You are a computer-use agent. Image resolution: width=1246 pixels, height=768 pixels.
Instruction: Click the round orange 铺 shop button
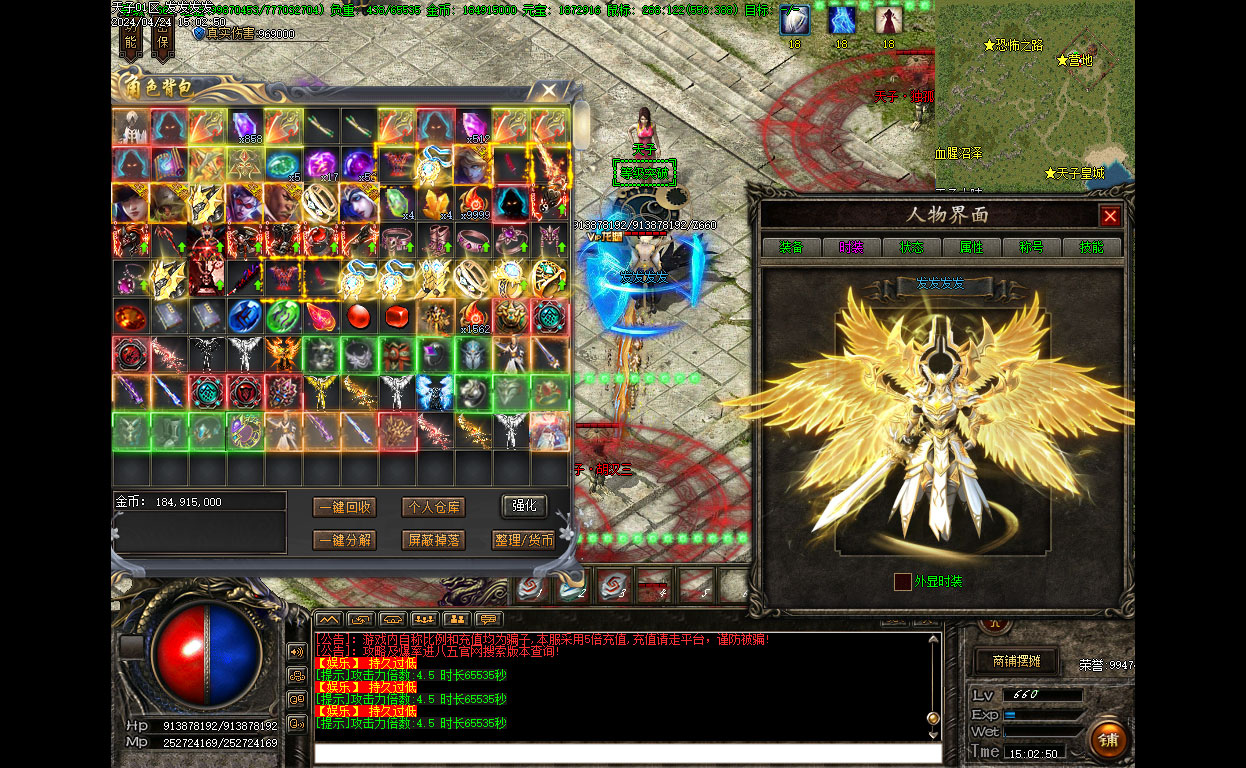tap(1108, 739)
